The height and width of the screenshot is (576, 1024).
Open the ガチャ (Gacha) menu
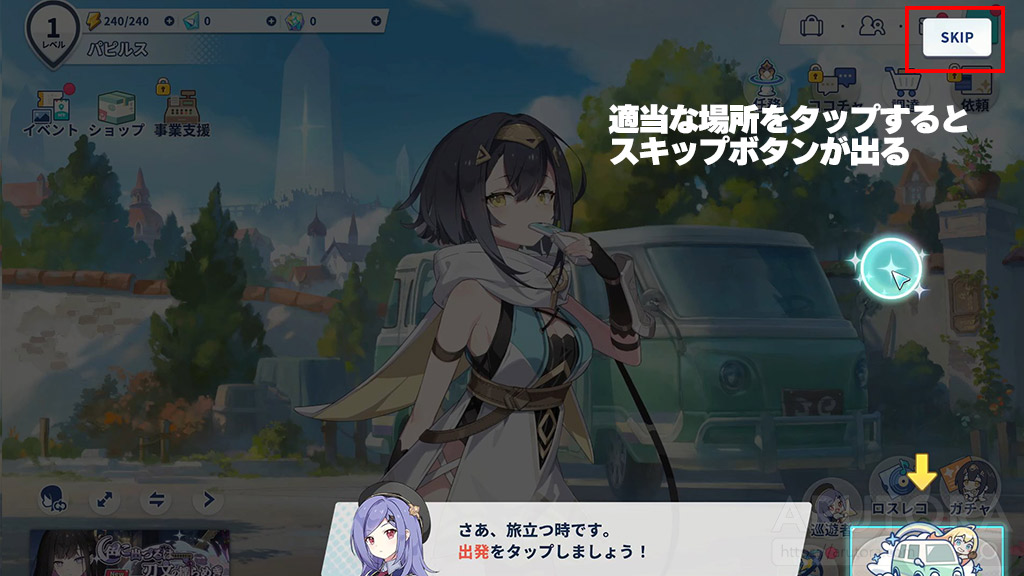pos(966,482)
